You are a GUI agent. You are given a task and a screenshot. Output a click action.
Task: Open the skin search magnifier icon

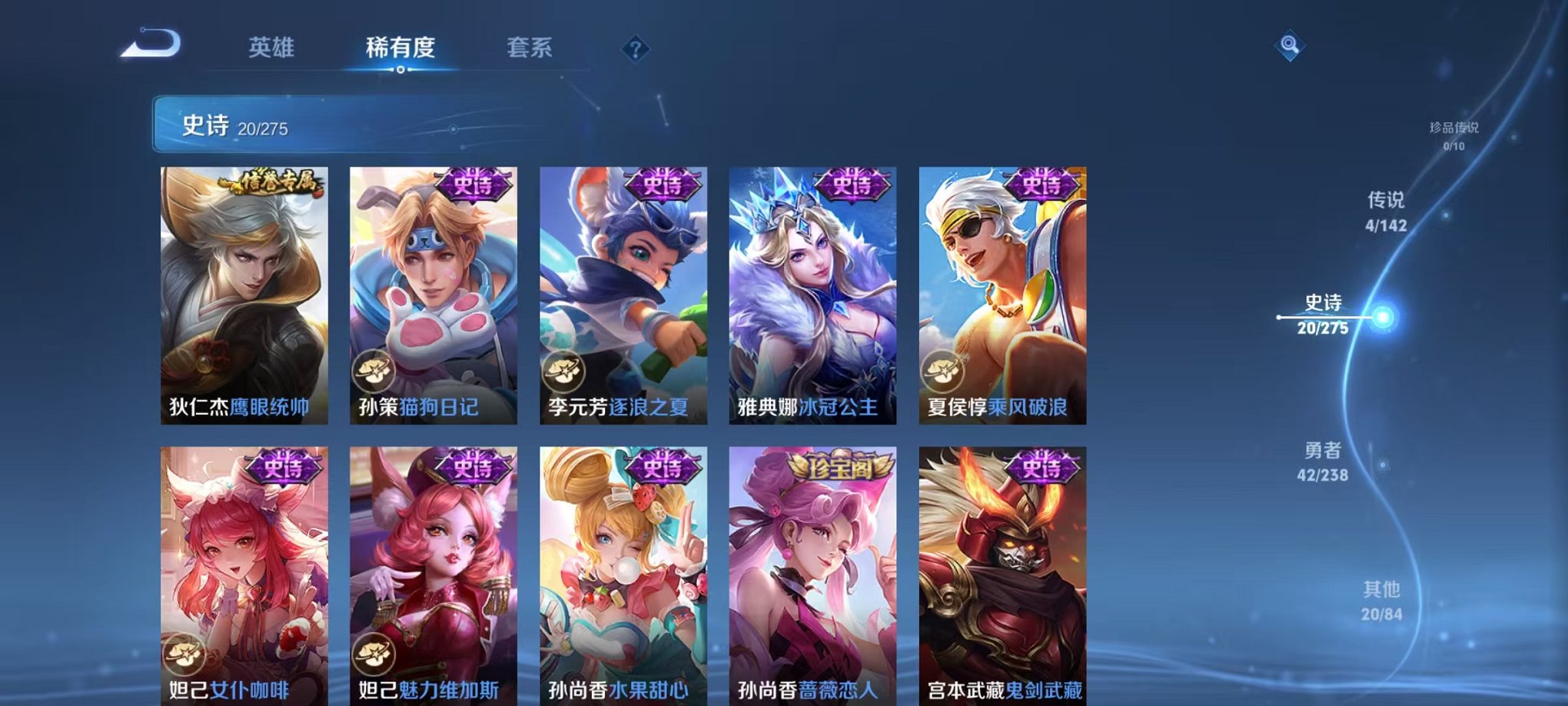[x=1291, y=44]
